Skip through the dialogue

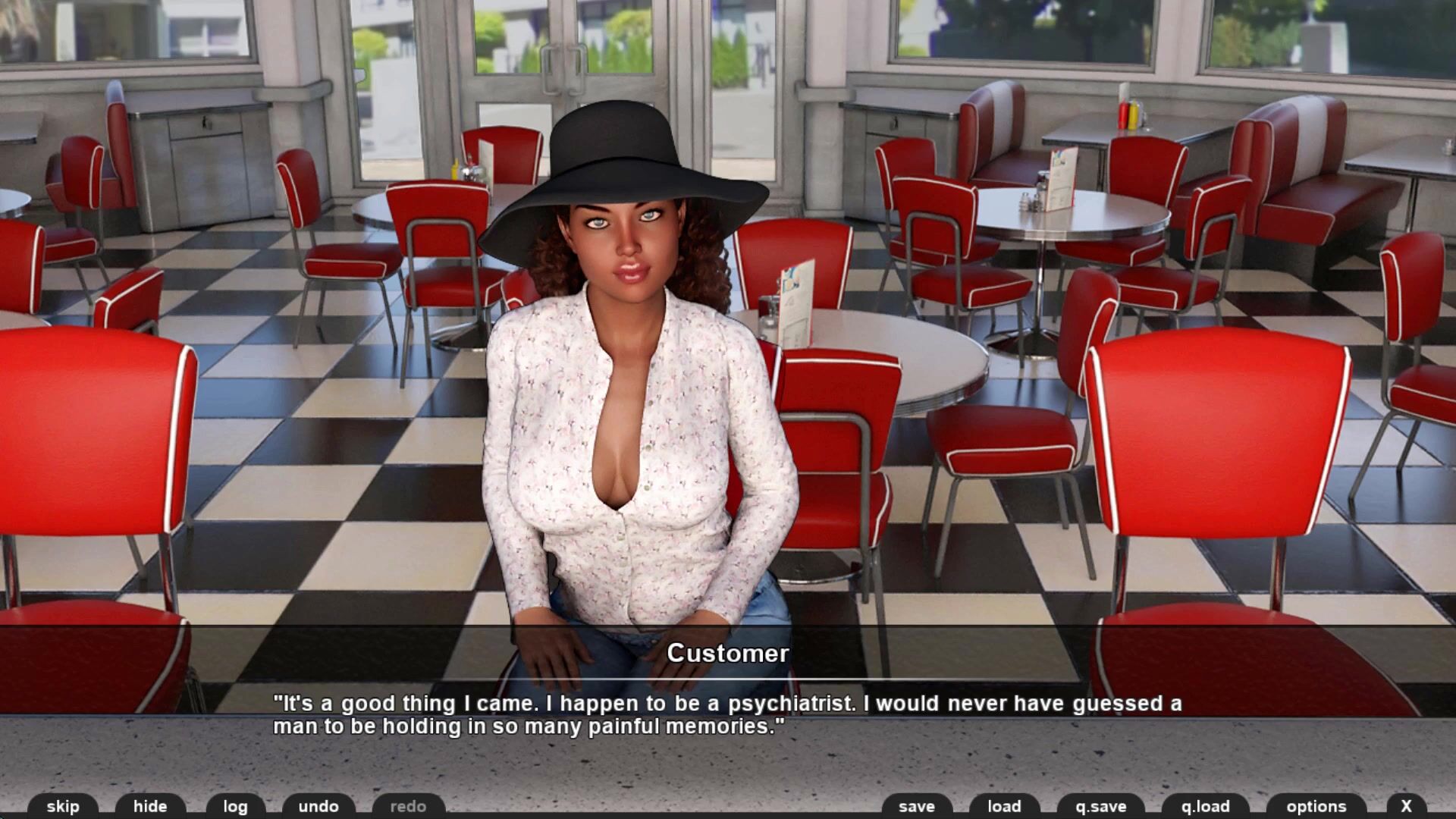click(63, 806)
